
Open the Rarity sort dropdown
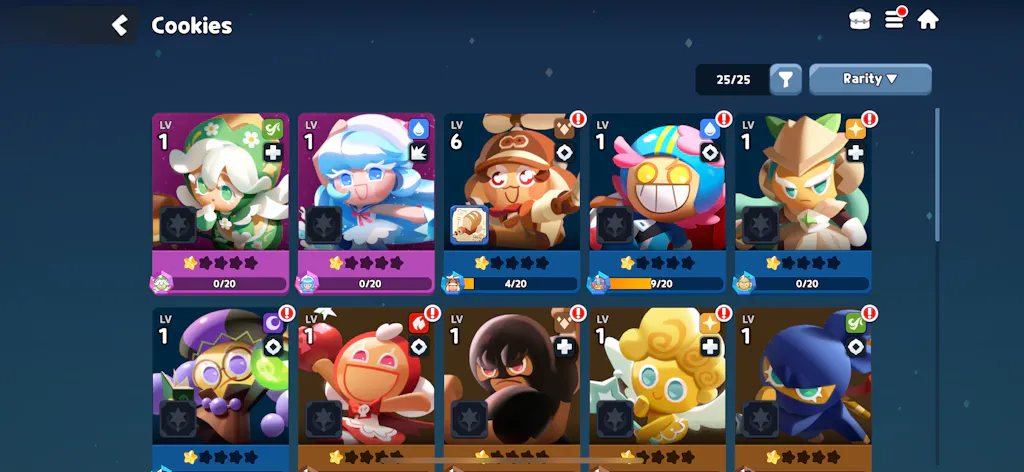(x=870, y=79)
